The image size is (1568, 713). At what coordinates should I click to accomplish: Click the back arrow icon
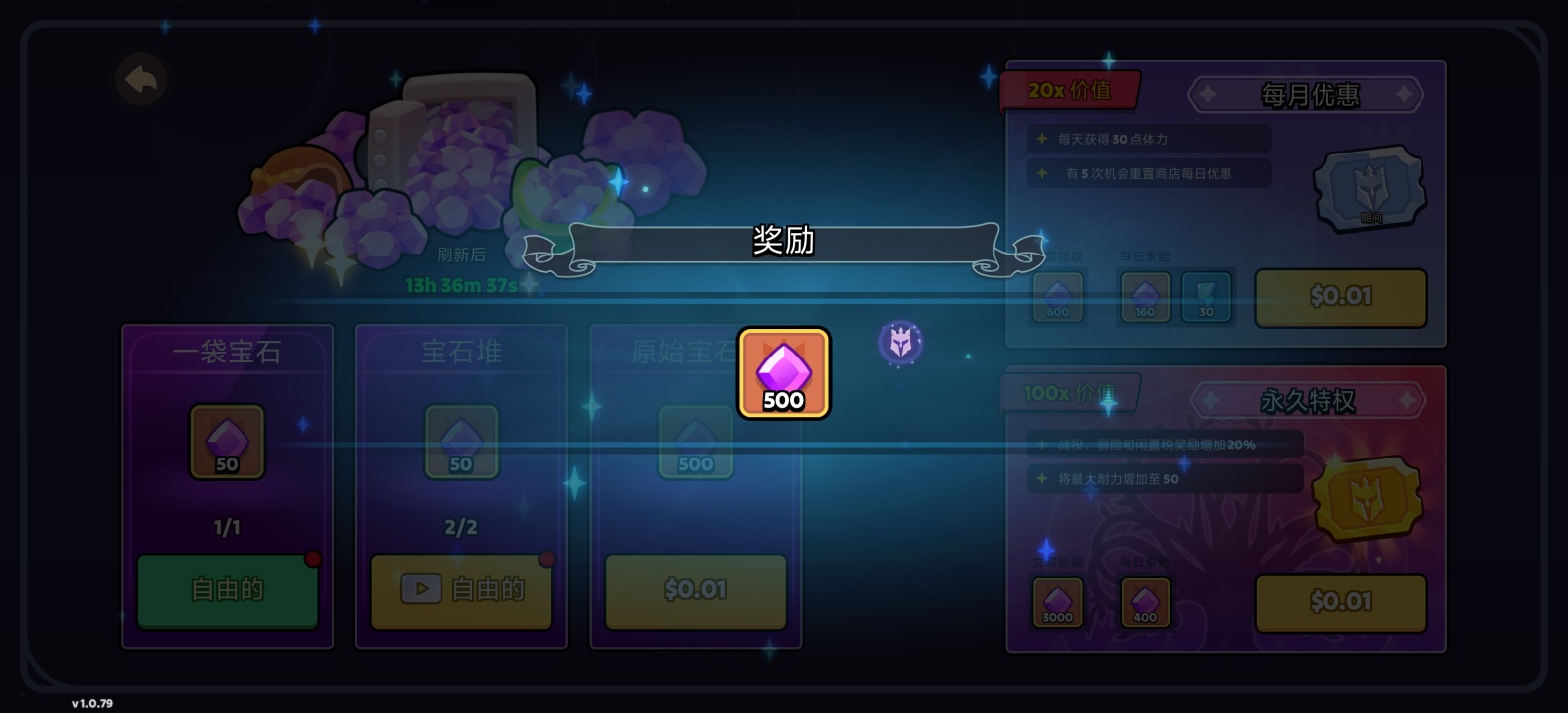pos(142,81)
